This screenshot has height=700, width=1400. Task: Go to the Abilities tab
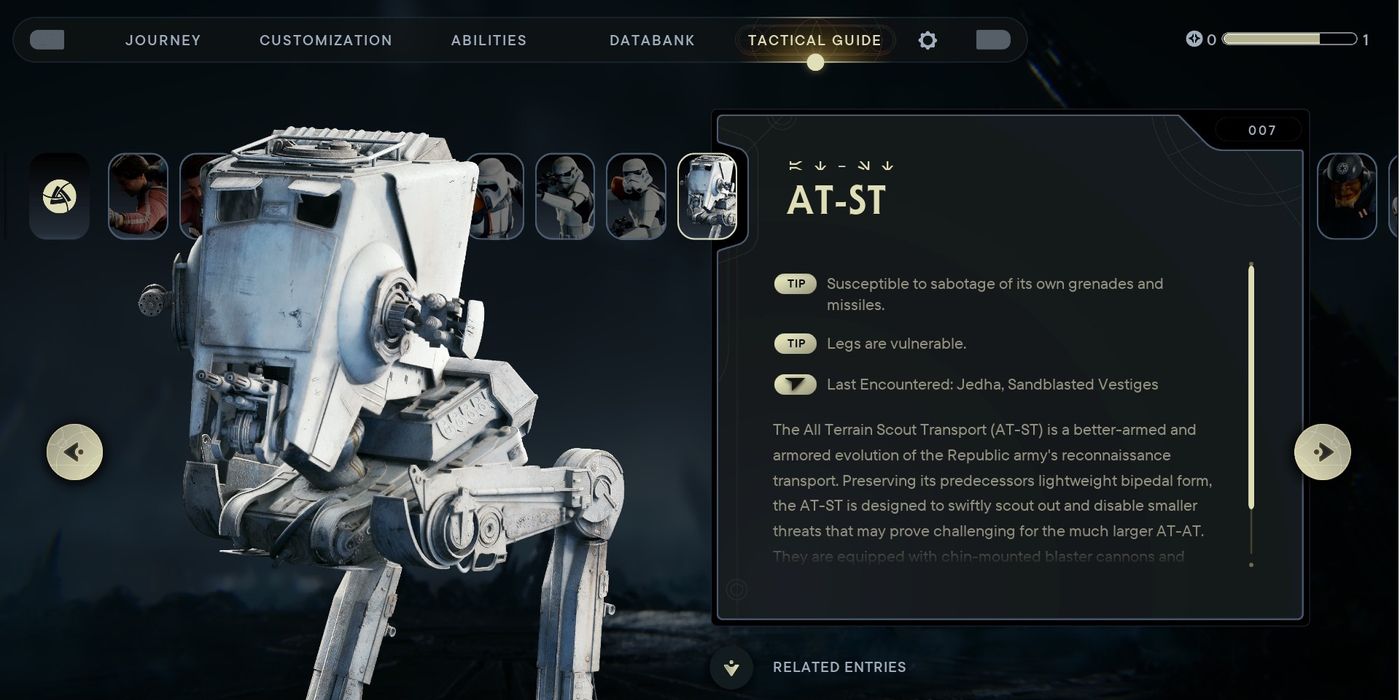489,40
